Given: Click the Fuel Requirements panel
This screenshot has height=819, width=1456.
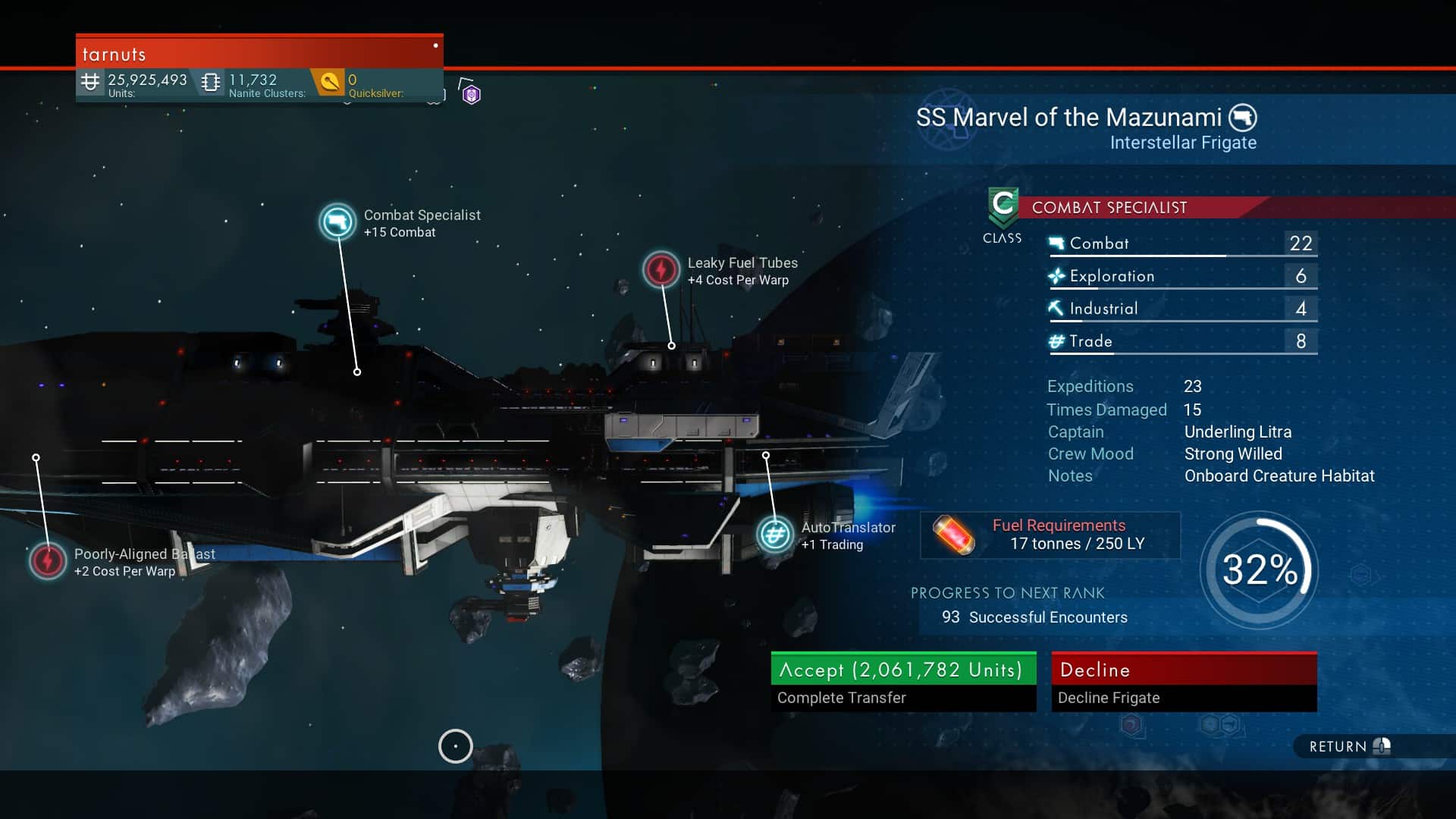Looking at the screenshot, I should tap(1050, 535).
